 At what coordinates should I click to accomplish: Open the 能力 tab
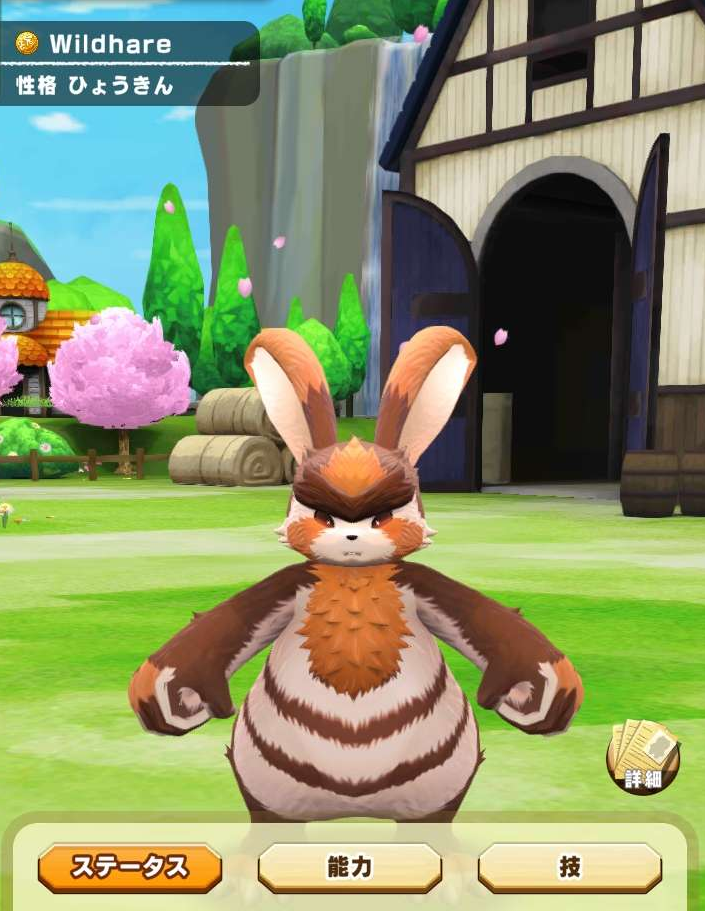(349, 867)
